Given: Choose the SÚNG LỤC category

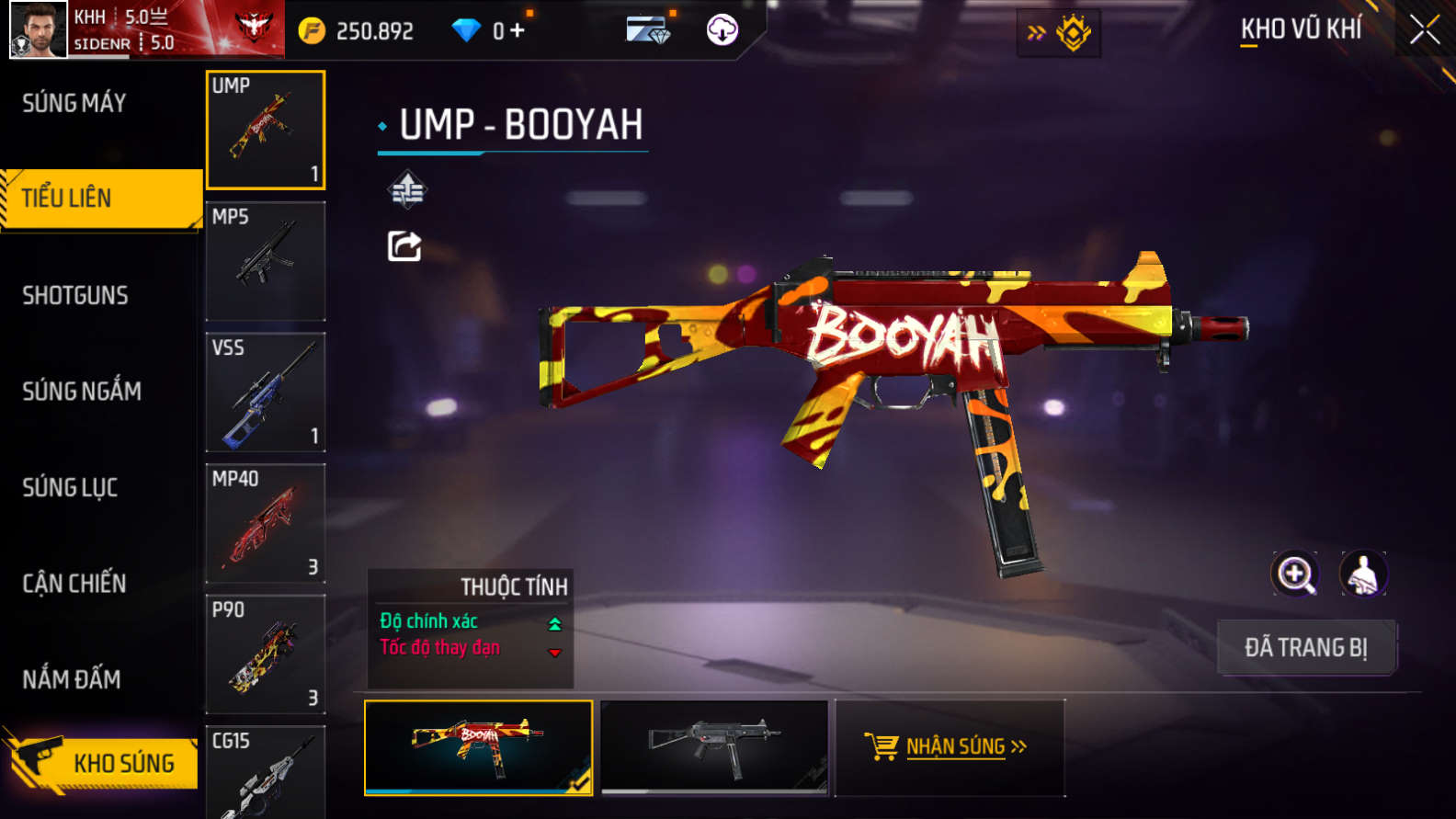Looking at the screenshot, I should [x=70, y=487].
